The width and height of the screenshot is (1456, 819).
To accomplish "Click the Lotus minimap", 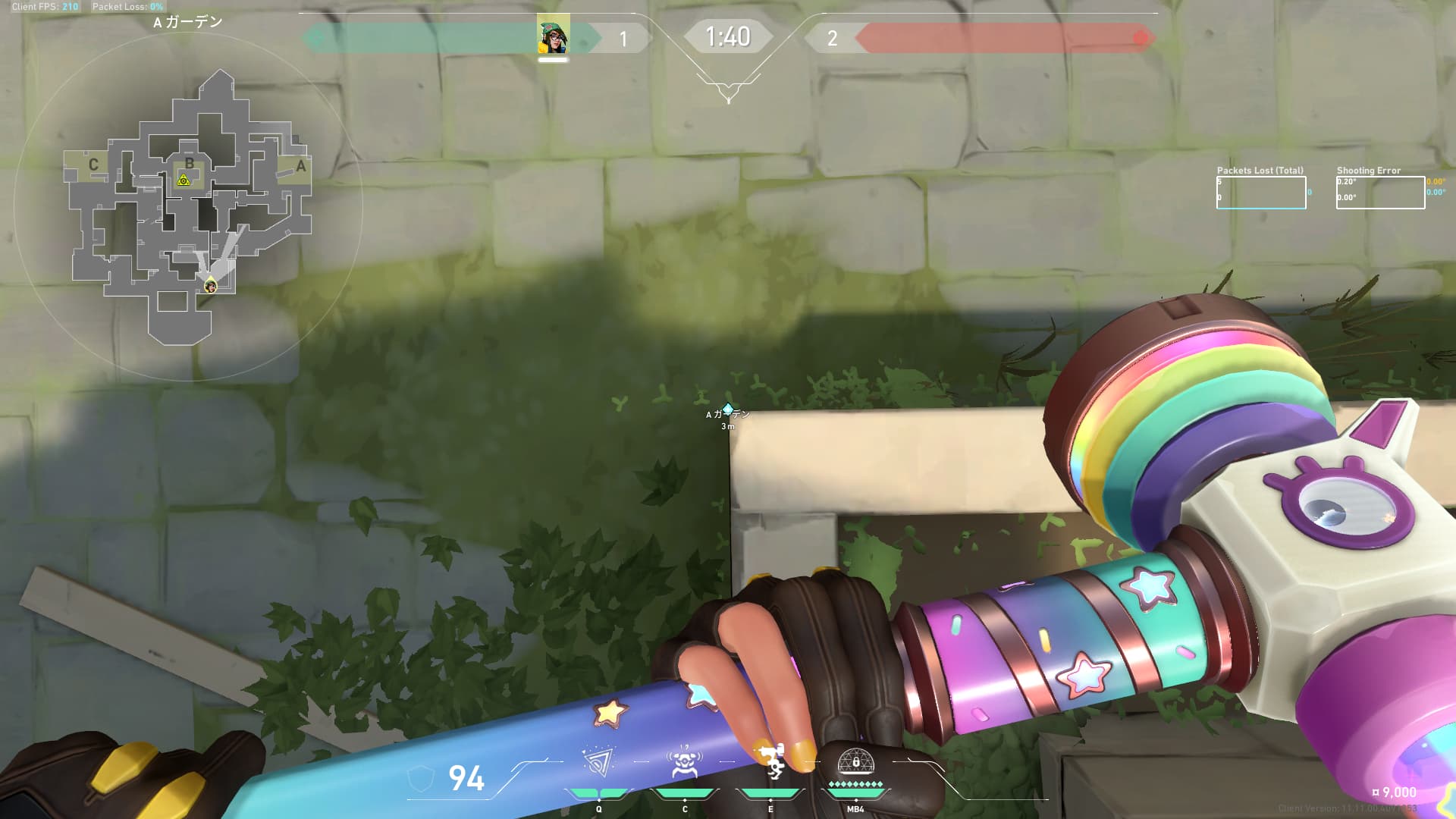I will tap(190, 206).
